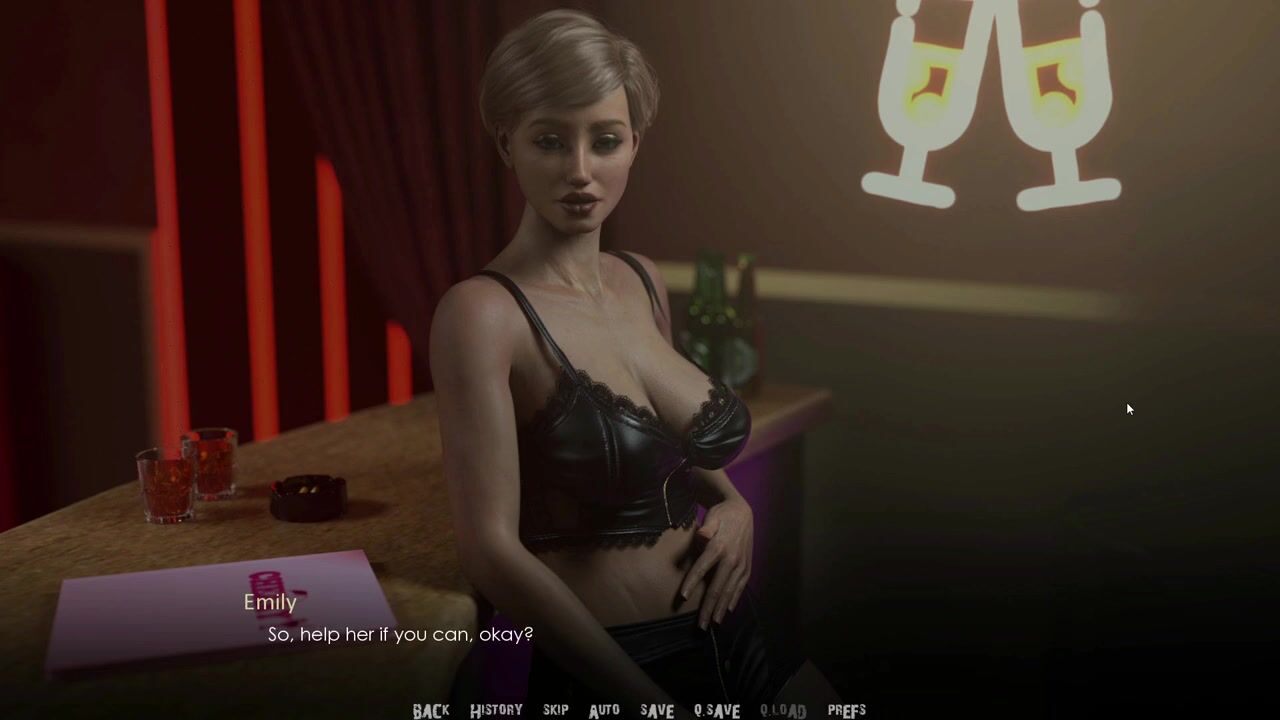The image size is (1280, 720).
Task: Quick save with Q.Save button
Action: [717, 711]
